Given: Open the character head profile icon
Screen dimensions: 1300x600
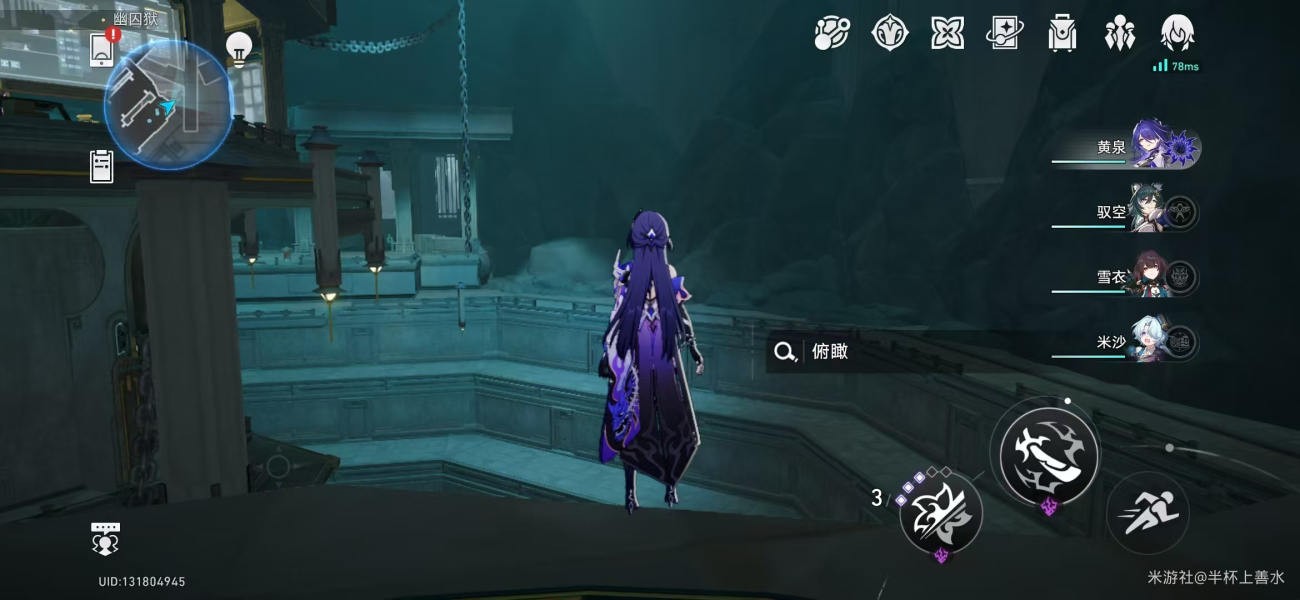Looking at the screenshot, I should pyautogui.click(x=1177, y=33).
